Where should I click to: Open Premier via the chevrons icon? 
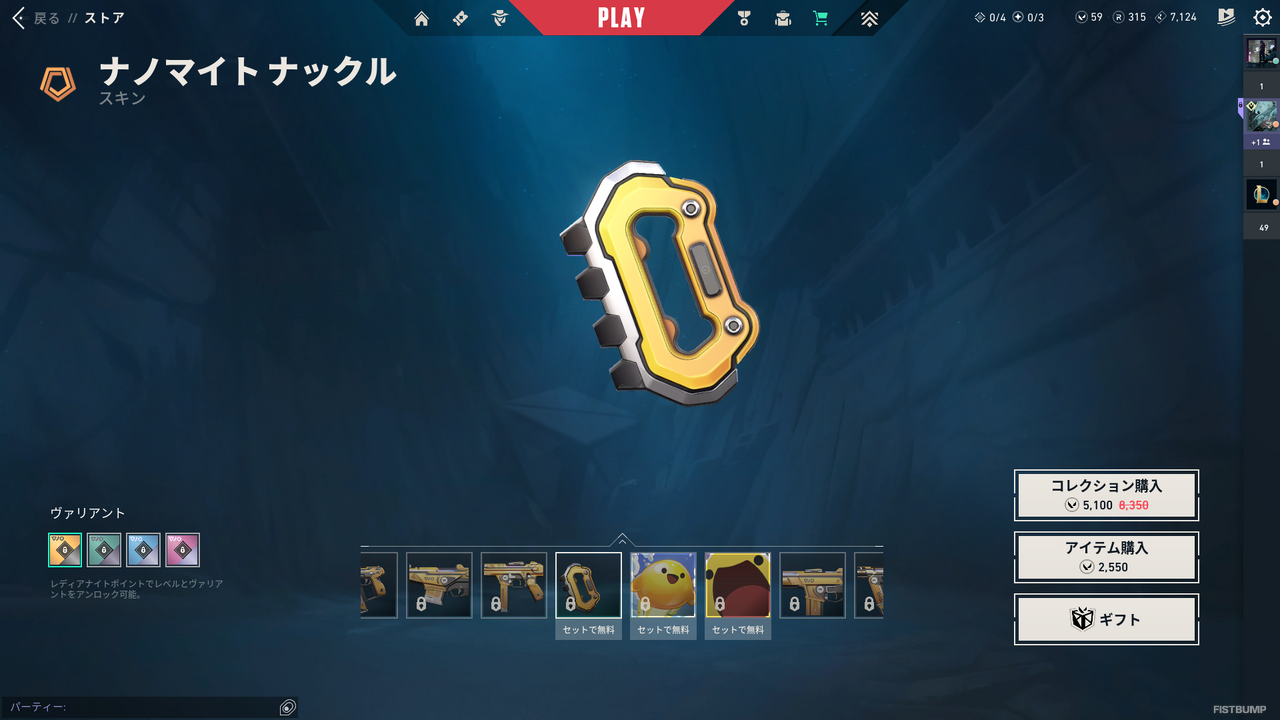(869, 18)
